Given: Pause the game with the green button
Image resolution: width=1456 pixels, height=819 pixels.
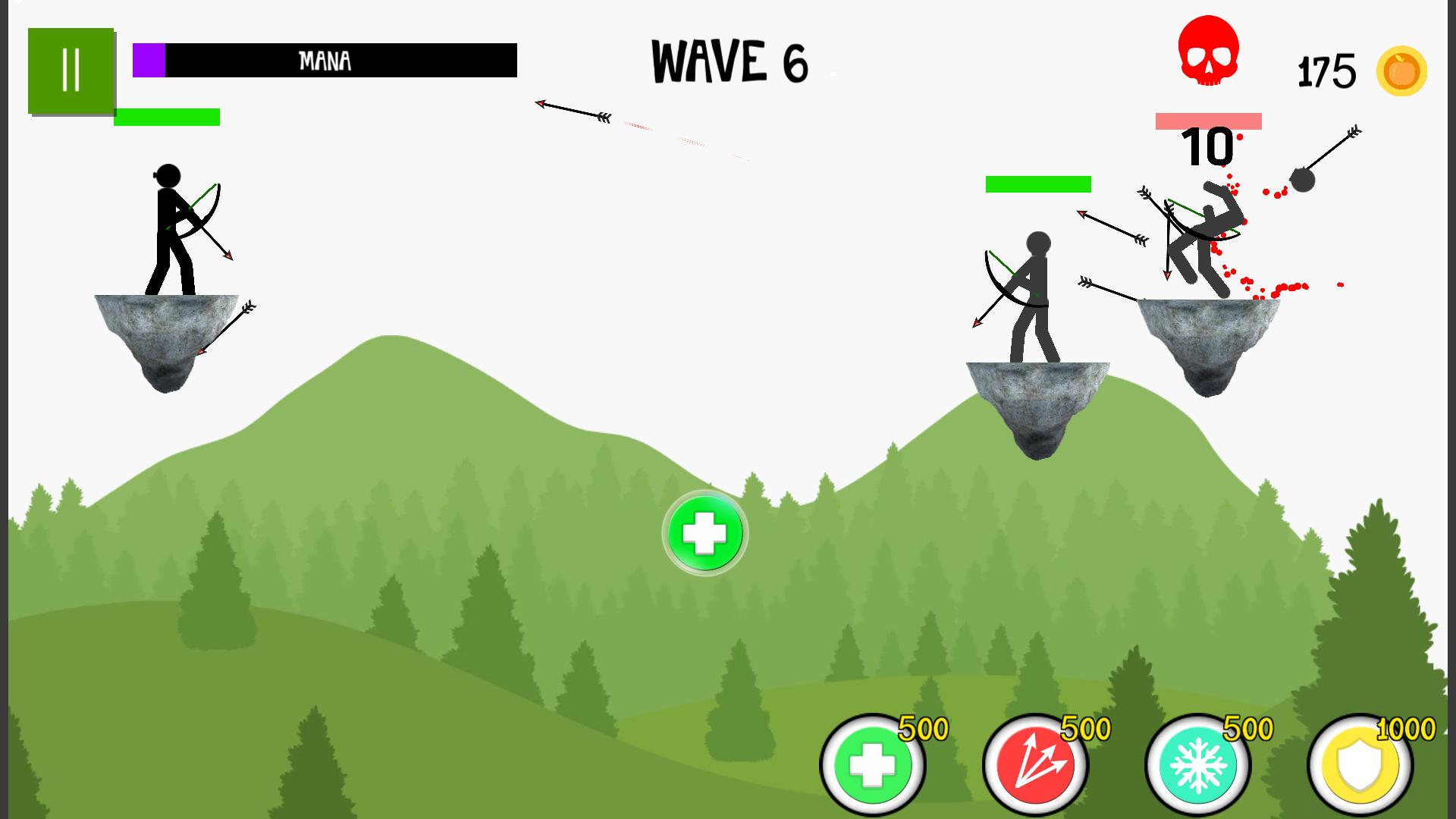Looking at the screenshot, I should 71,71.
